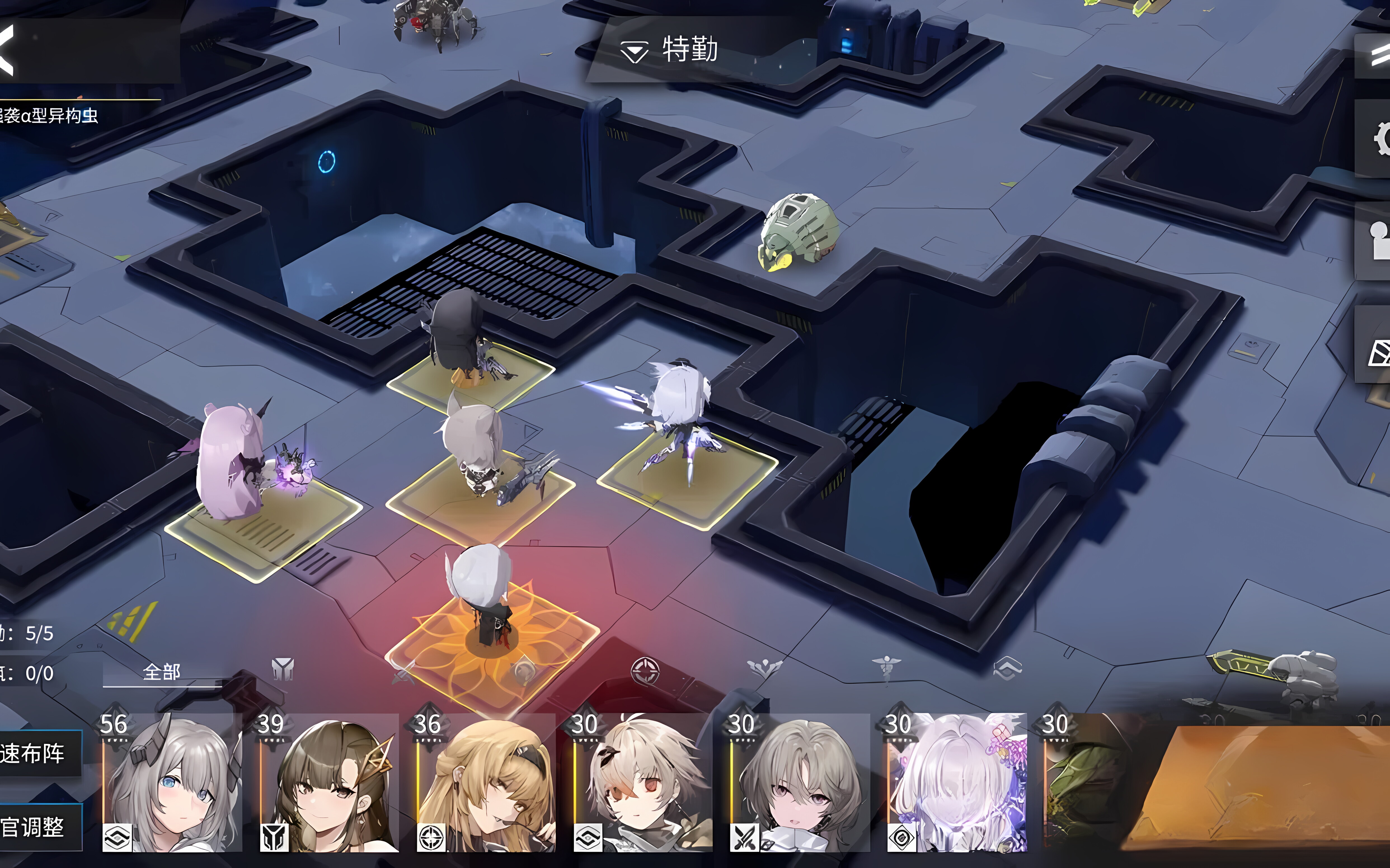Open the double-line menu button
This screenshot has height=868, width=1390.
[1379, 56]
